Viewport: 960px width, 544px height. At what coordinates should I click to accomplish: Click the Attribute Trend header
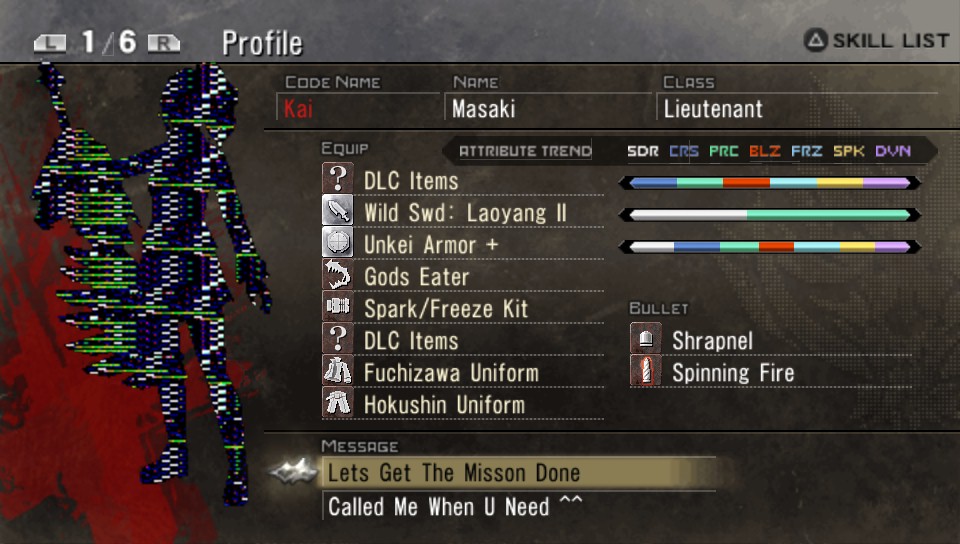point(525,152)
